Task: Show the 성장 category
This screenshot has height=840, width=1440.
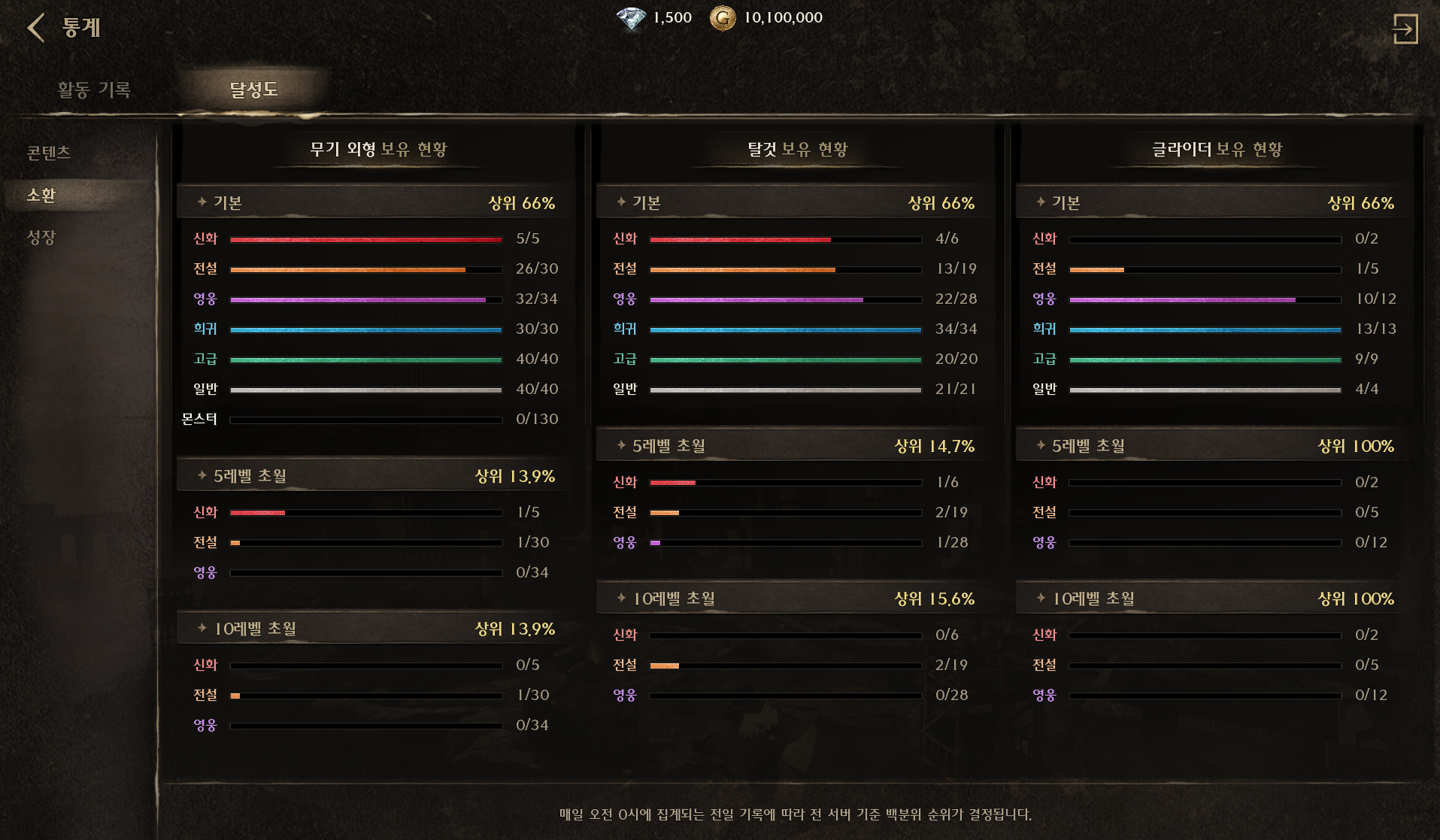Action: point(41,238)
